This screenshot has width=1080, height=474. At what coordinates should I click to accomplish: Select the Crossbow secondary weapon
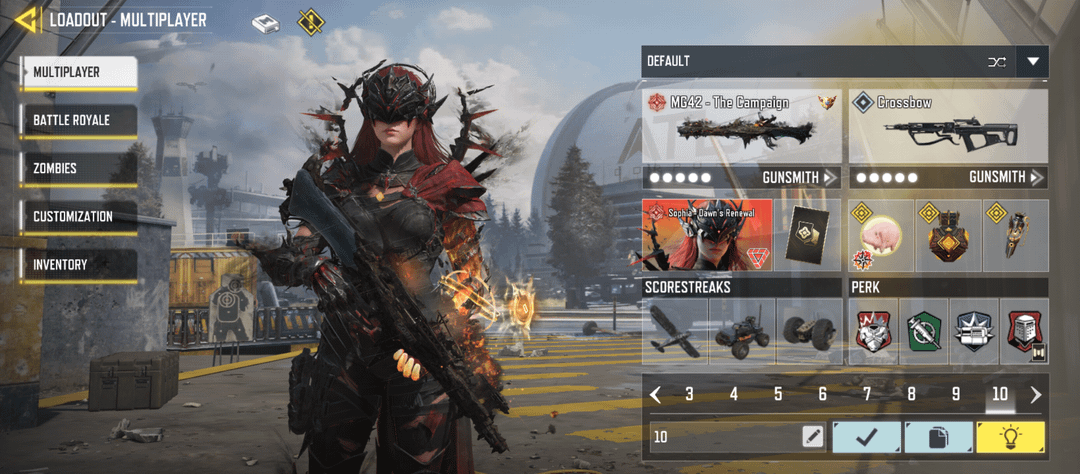[947, 126]
